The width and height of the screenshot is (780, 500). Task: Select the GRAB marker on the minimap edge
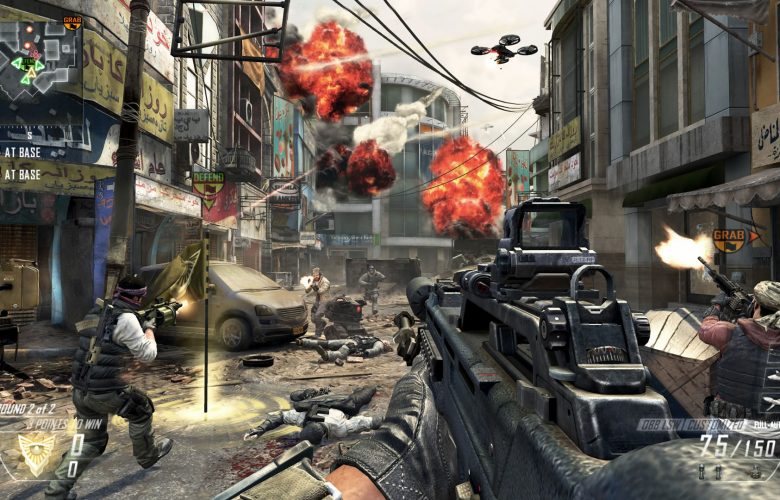tap(72, 20)
